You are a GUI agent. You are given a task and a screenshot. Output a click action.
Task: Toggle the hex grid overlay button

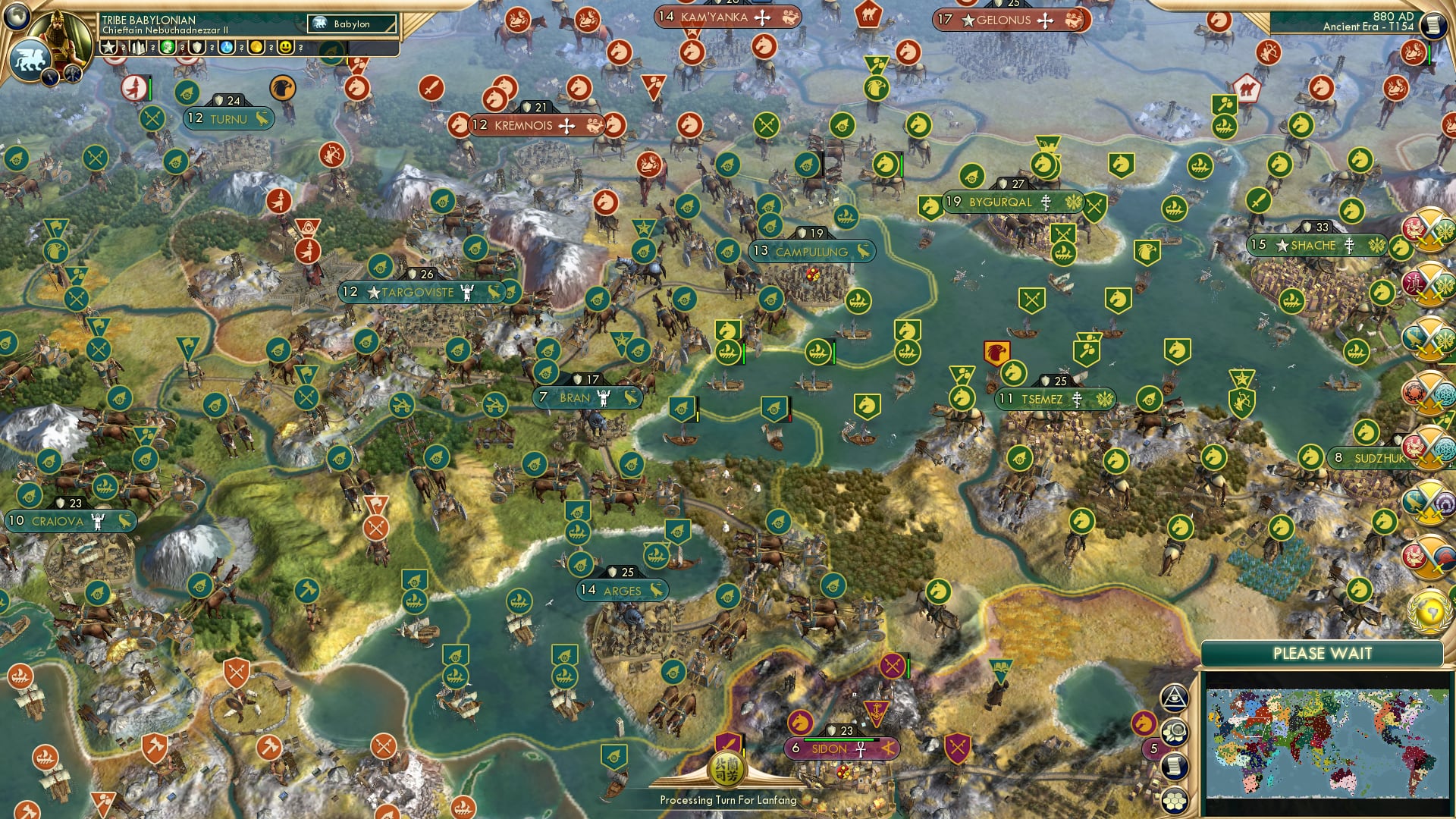[x=1175, y=800]
